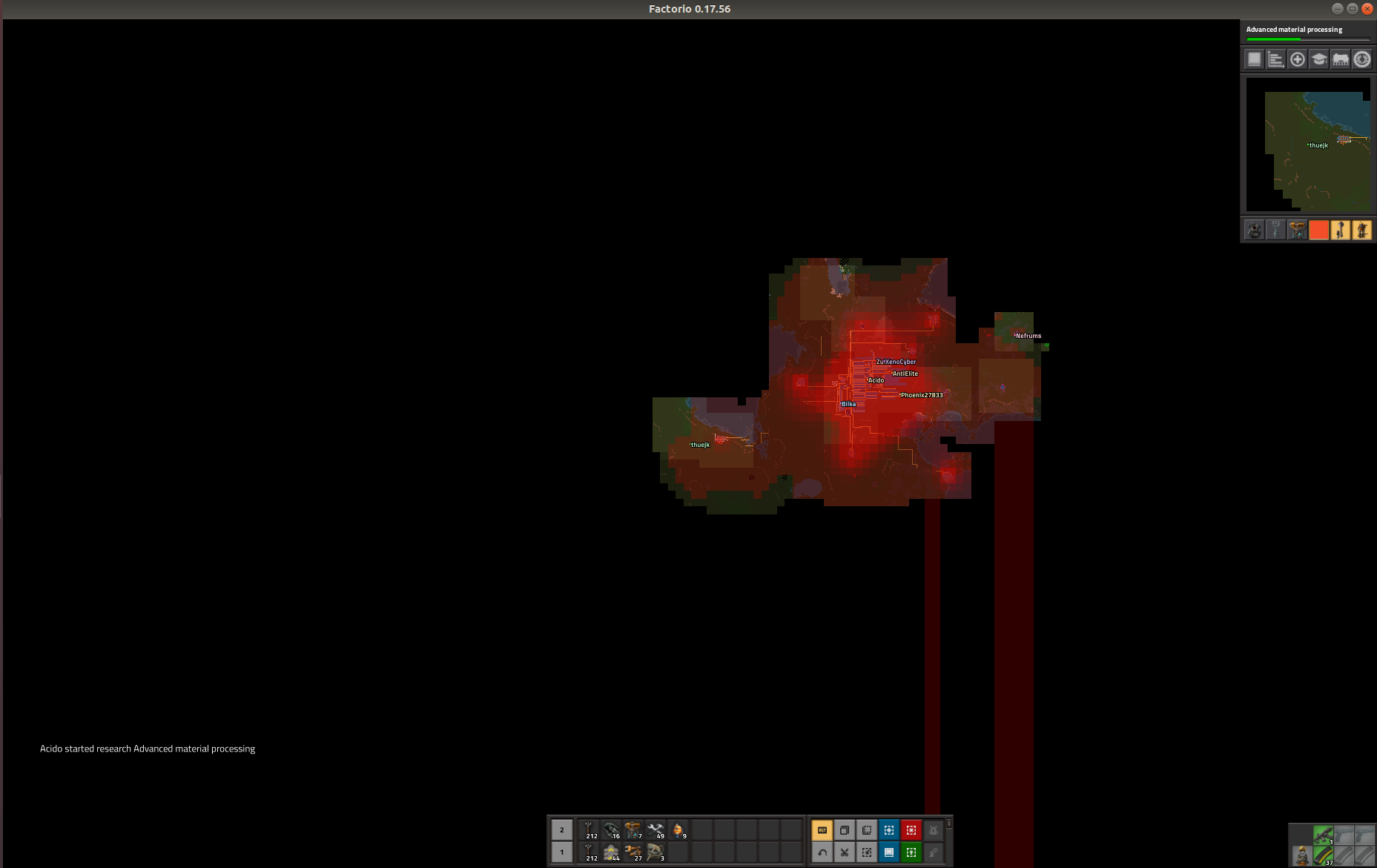Activate the cut tool with scissors icon
1377x868 pixels.
coord(844,852)
